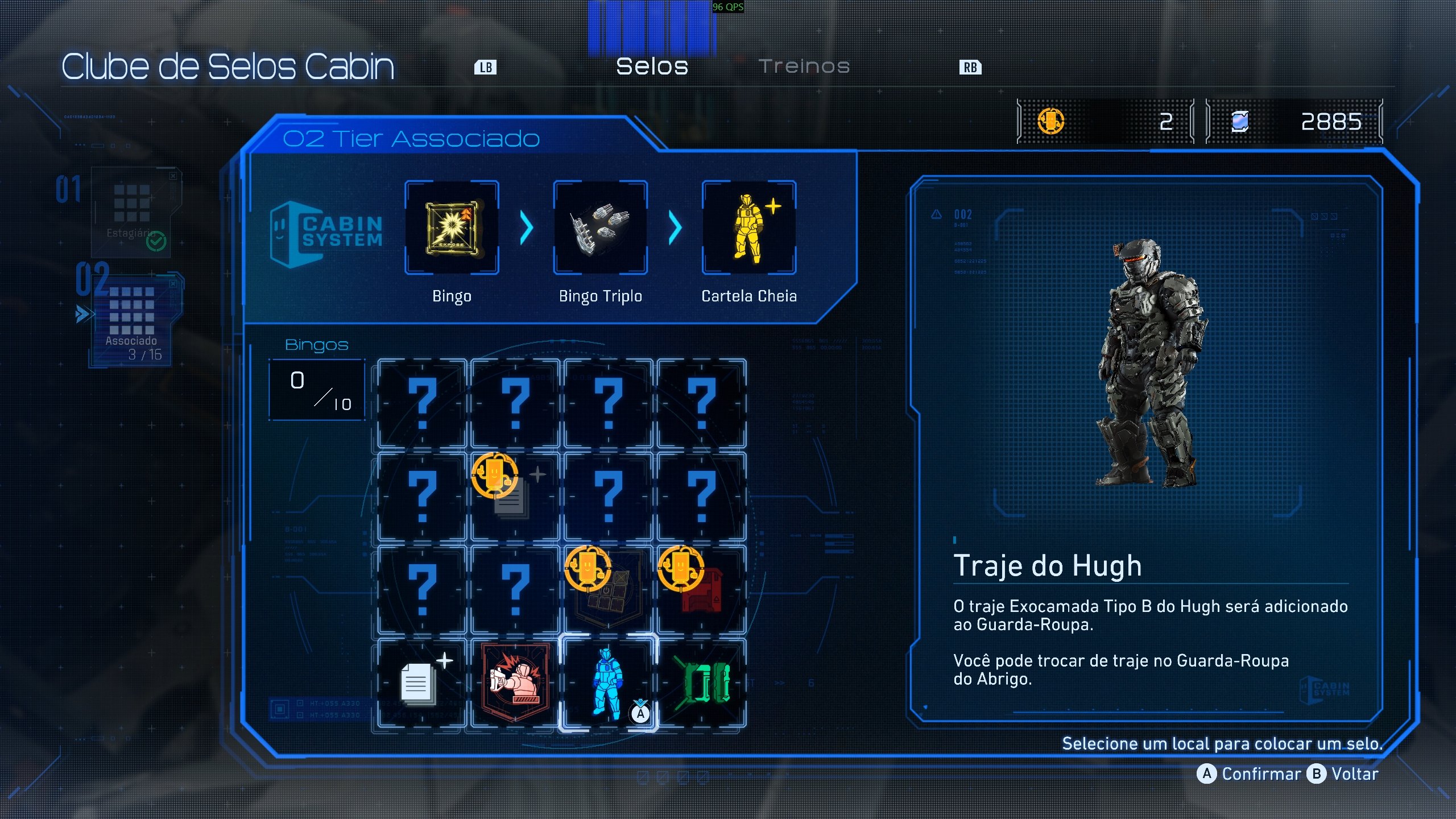Pick the green canister bingo tile
The width and height of the screenshot is (1456, 819).
(701, 682)
